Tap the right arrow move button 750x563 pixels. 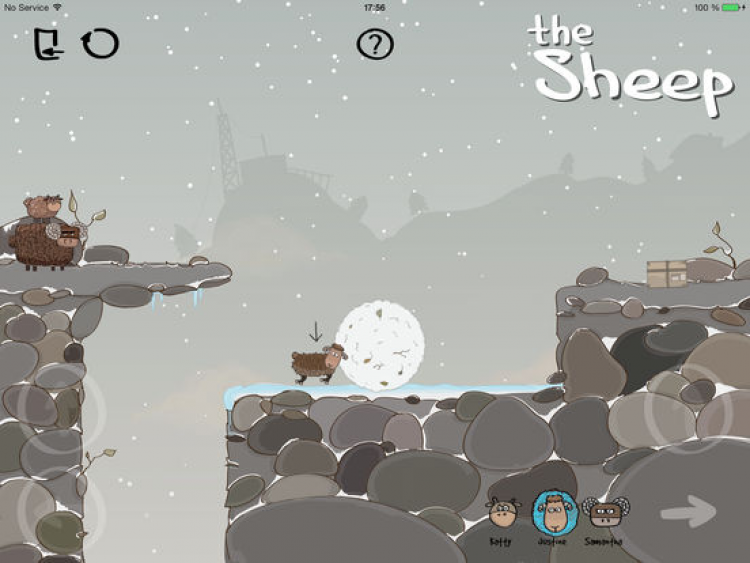pyautogui.click(x=688, y=512)
